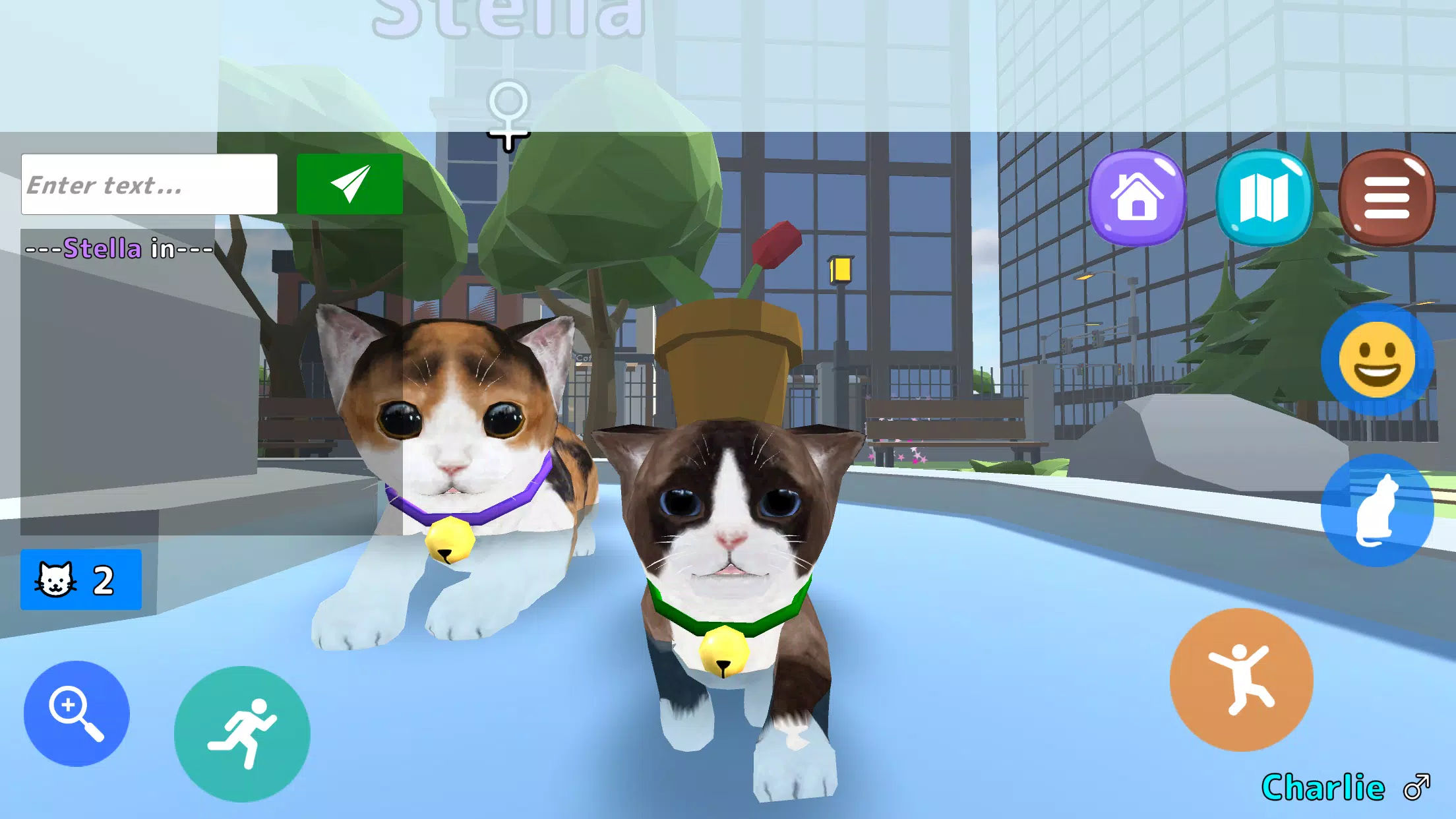The width and height of the screenshot is (1456, 819).
Task: Toggle the male symbol next to Charlie
Action: (1412, 786)
